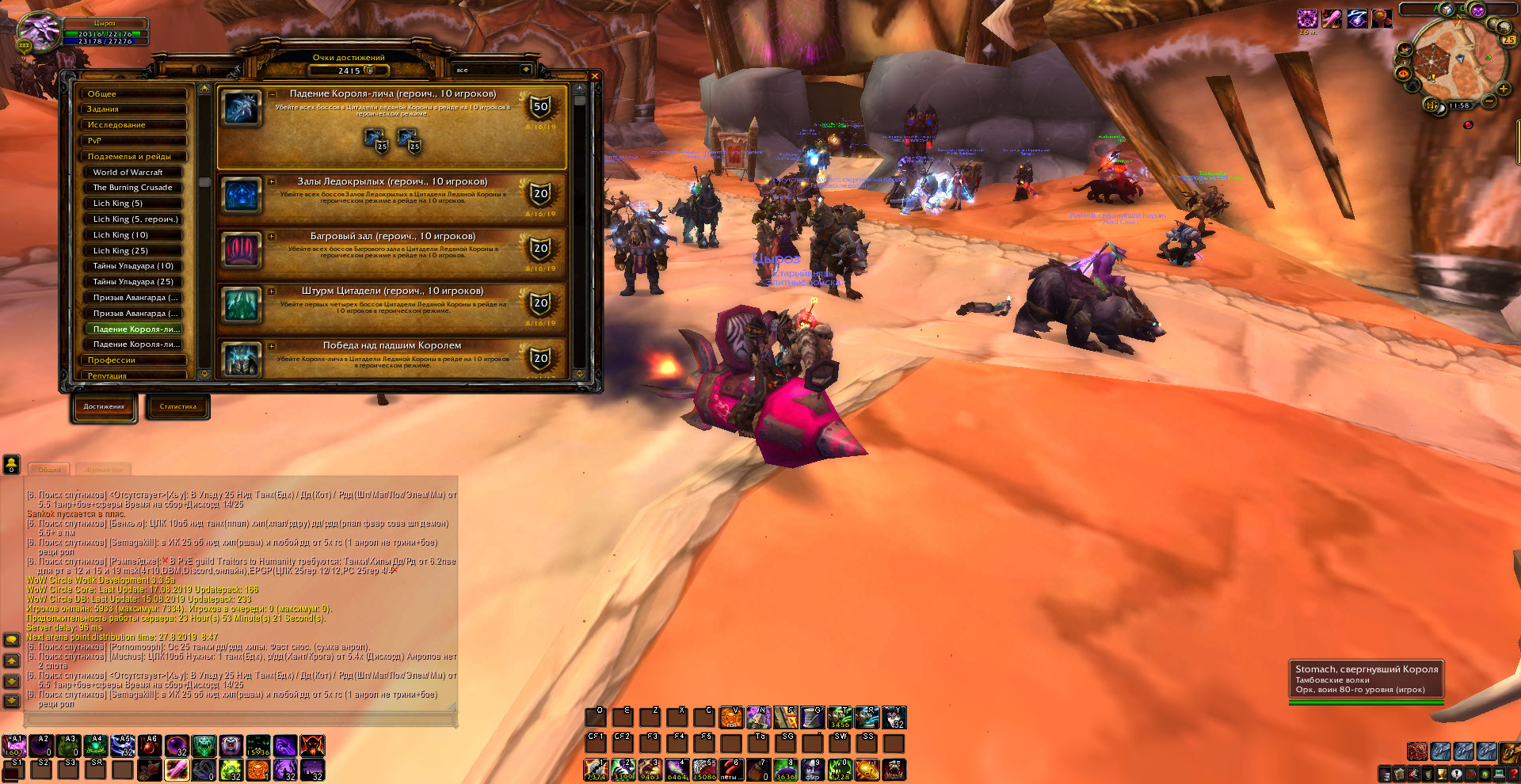
Task: Click the minimap clock showing 11:58
Action: 1459,105
